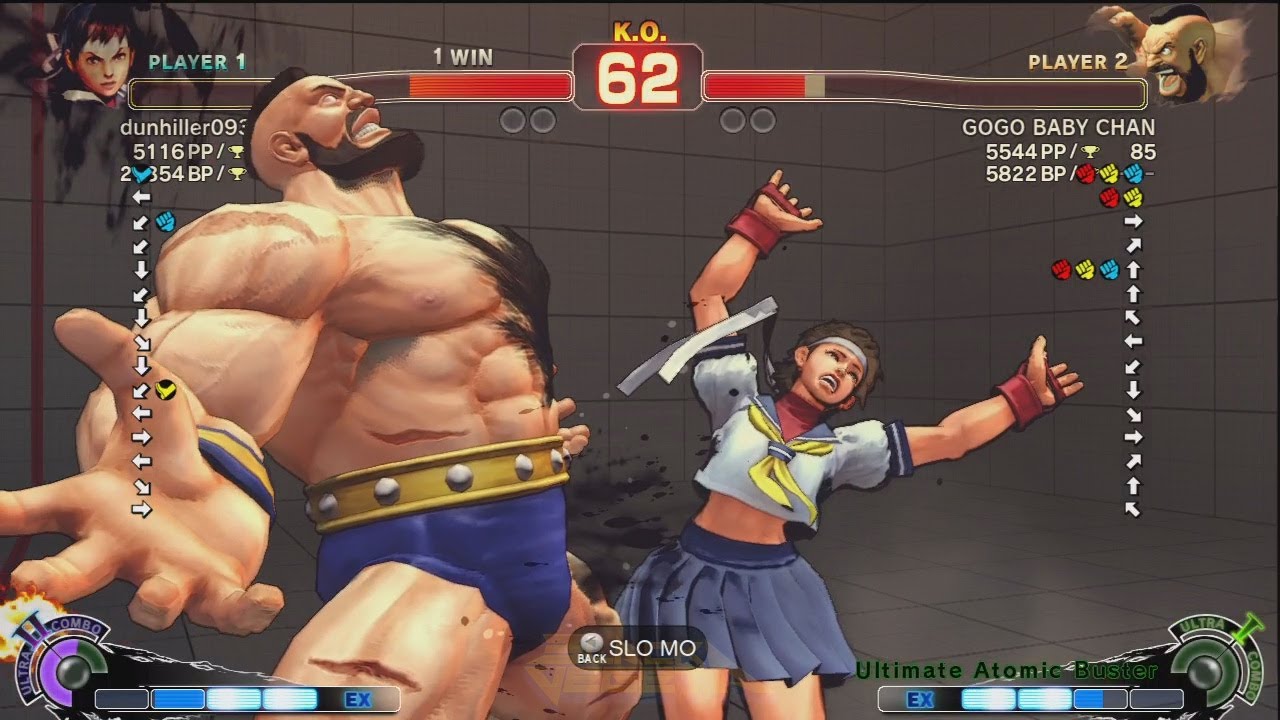This screenshot has width=1280, height=720.
Task: Select the dunhiller093 player name
Action: pos(184,128)
